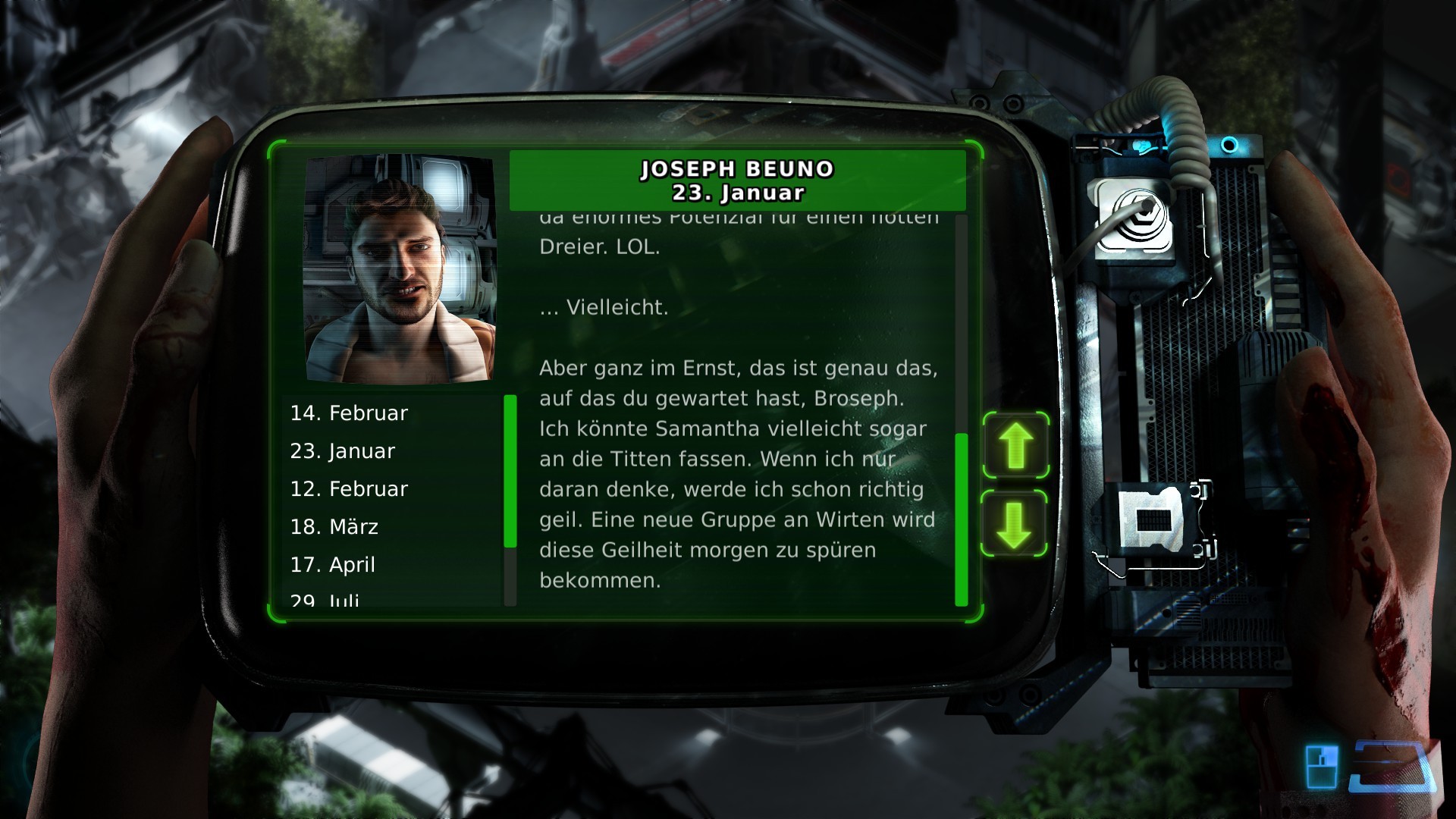
Task: Select the 23. Januar entry
Action: (x=343, y=451)
